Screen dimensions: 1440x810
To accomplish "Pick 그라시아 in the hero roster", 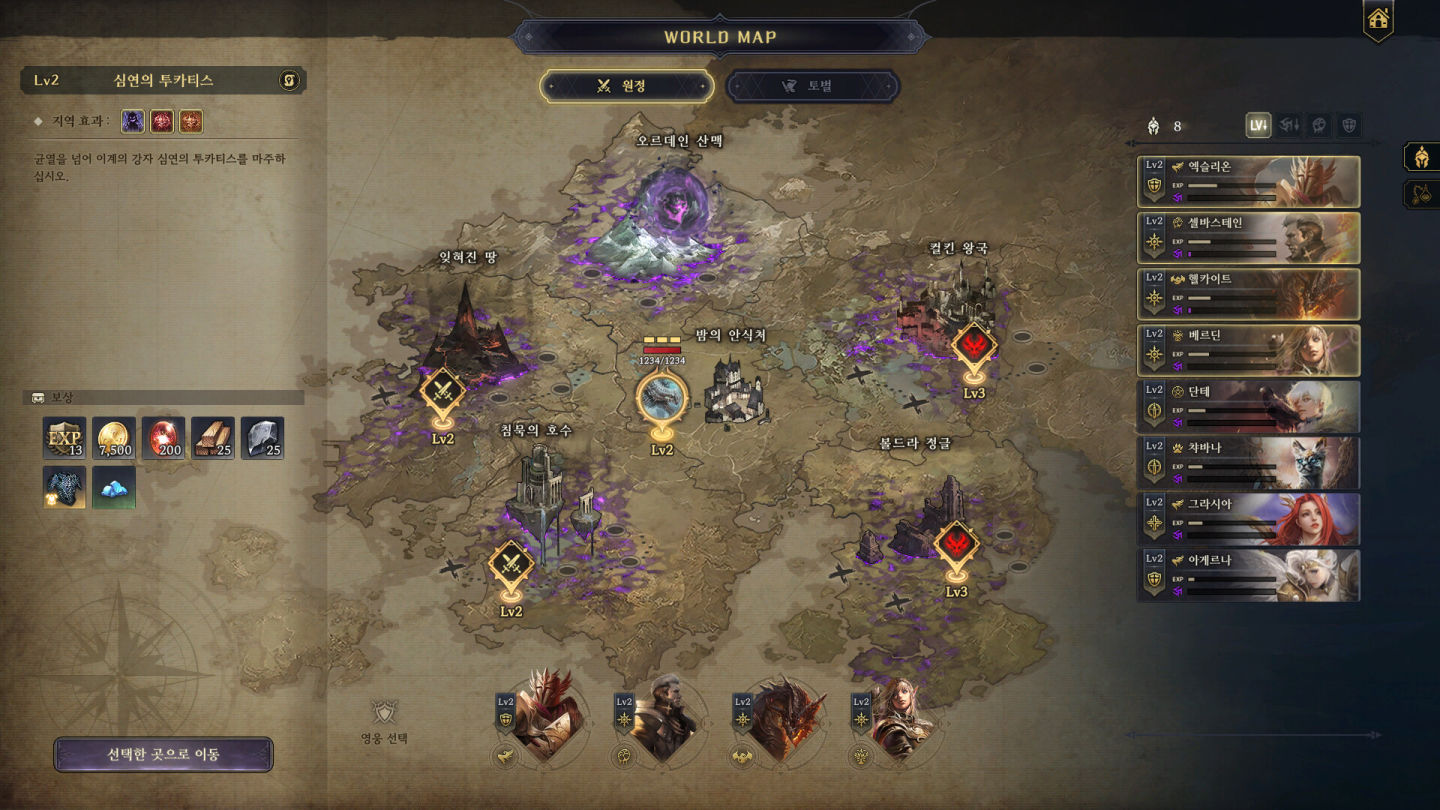I will [x=1248, y=518].
